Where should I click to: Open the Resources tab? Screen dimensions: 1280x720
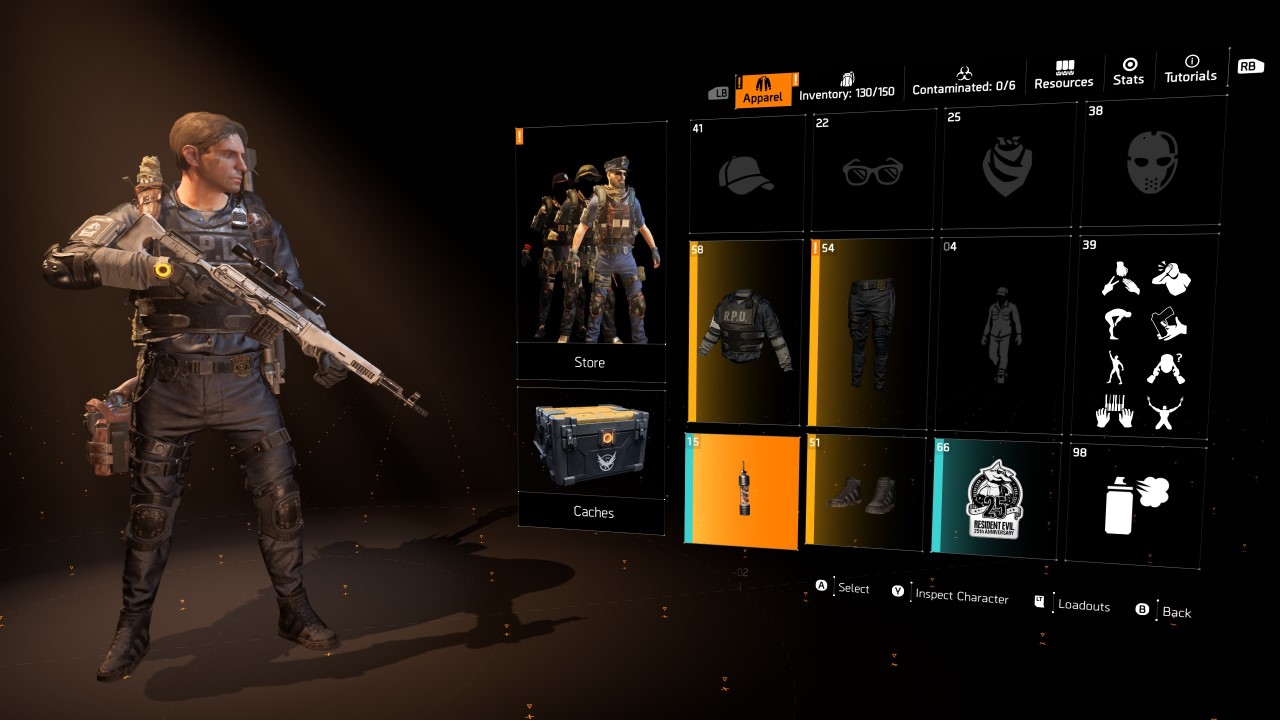pyautogui.click(x=1064, y=75)
